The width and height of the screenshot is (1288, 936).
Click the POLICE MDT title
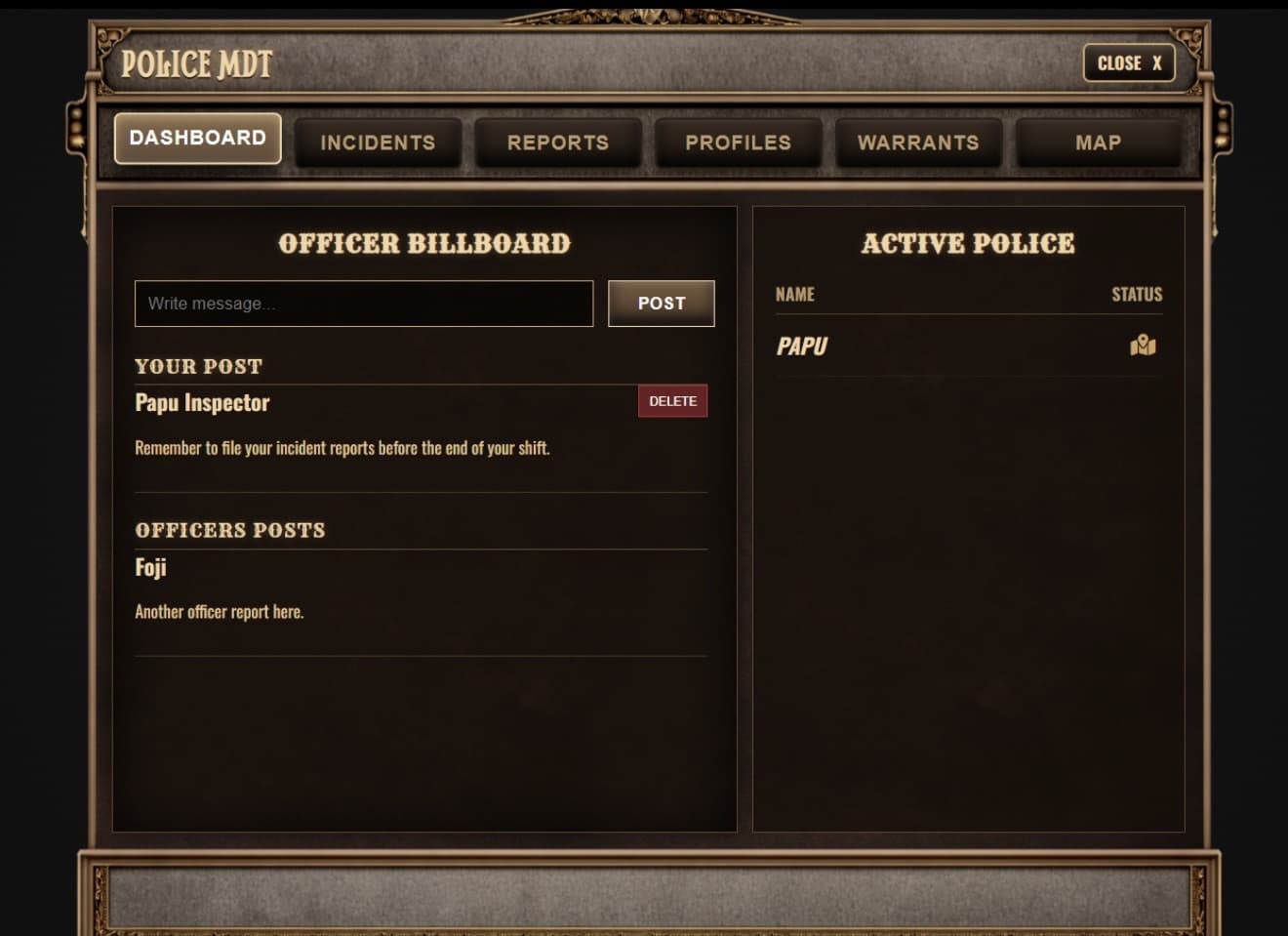[x=195, y=63]
